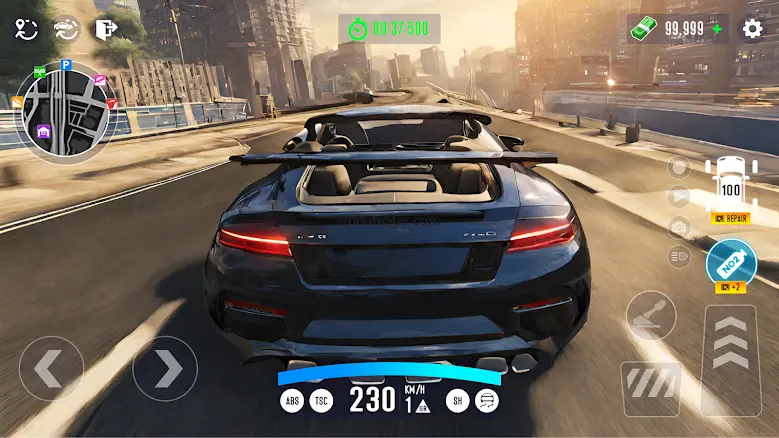Toggle the skidding car stability icon
Viewport: 779px width, 438px height.
coord(487,401)
